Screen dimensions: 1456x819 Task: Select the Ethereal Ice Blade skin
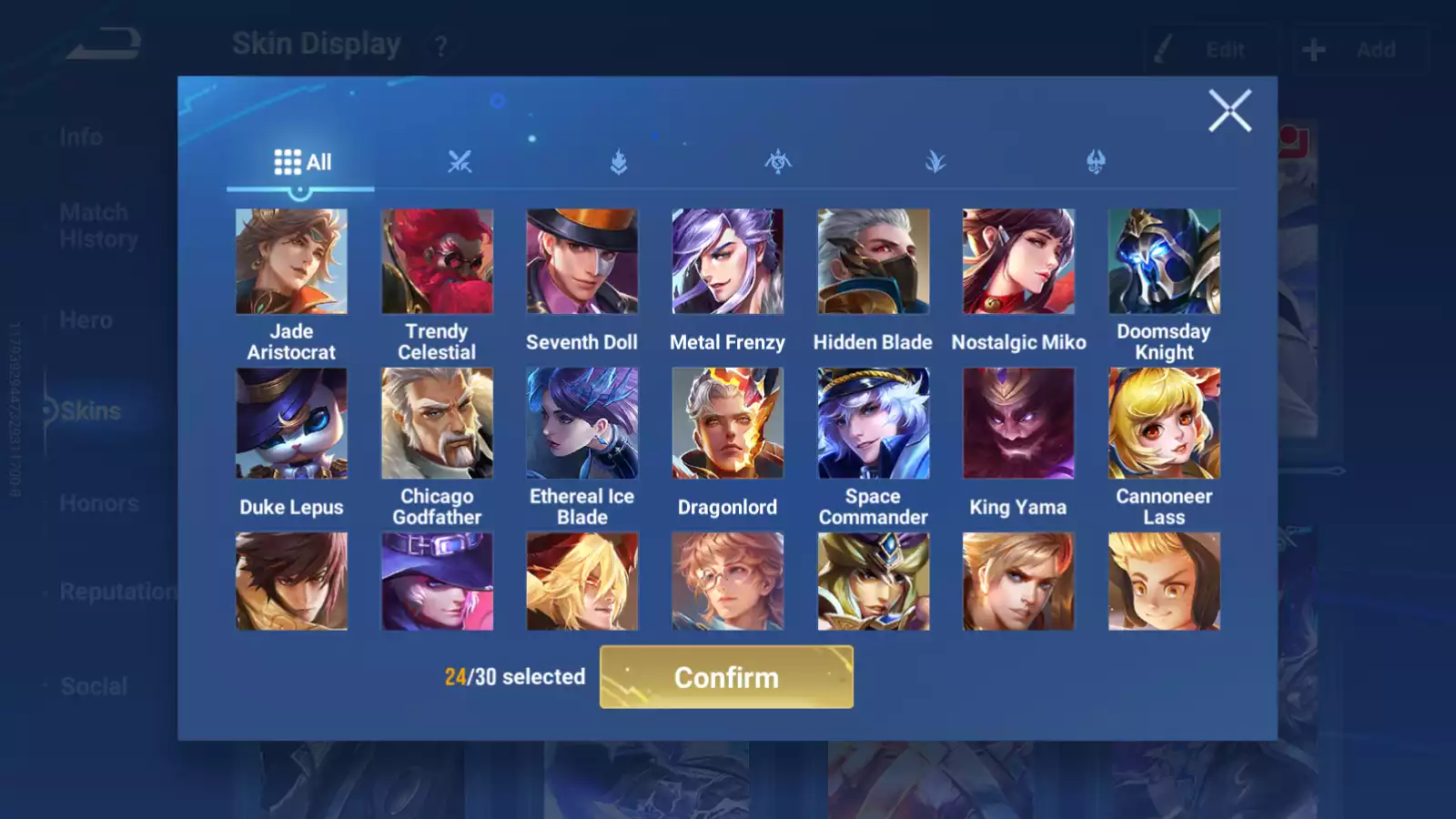click(582, 424)
